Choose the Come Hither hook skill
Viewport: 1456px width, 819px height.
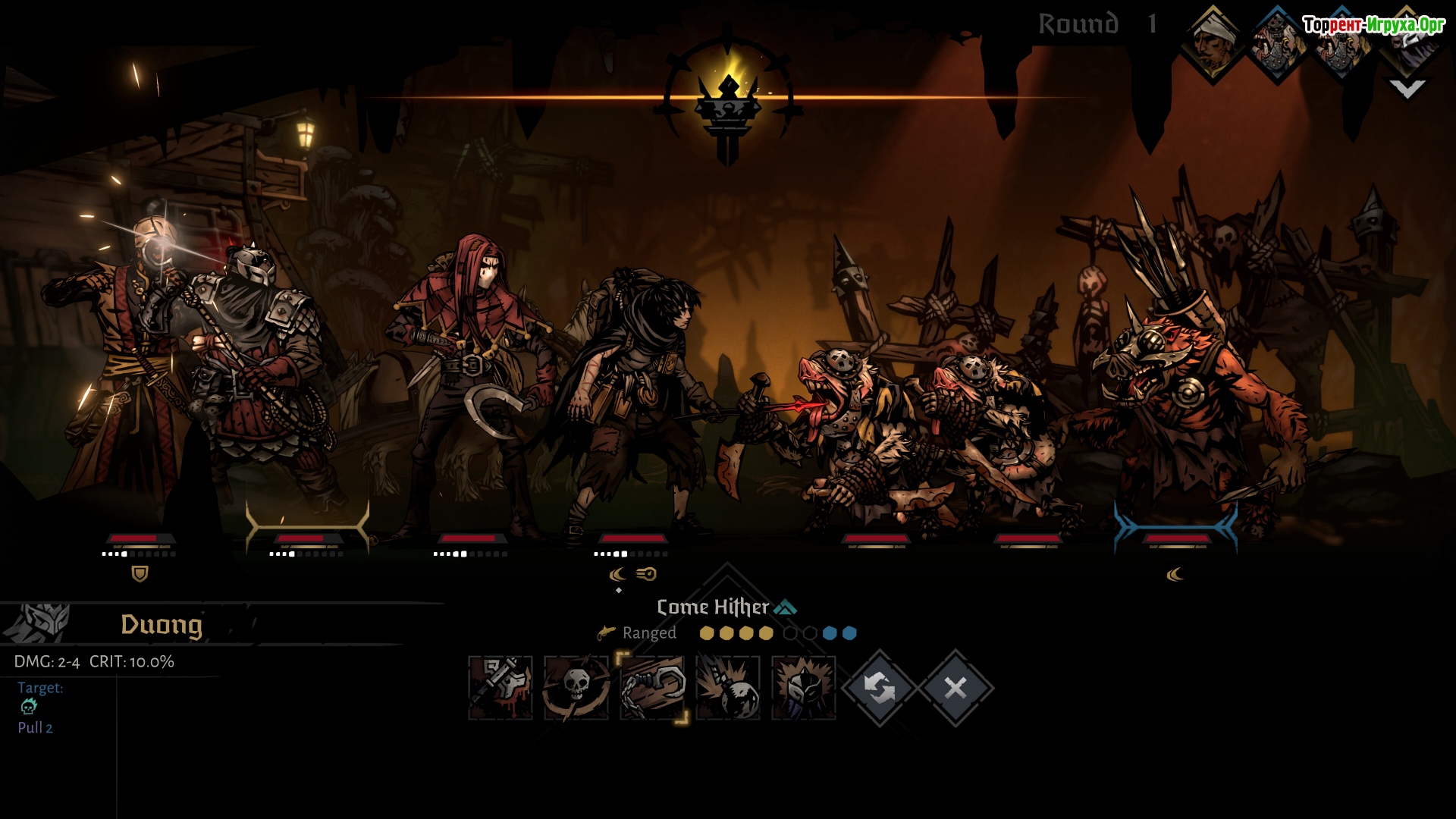tap(652, 688)
